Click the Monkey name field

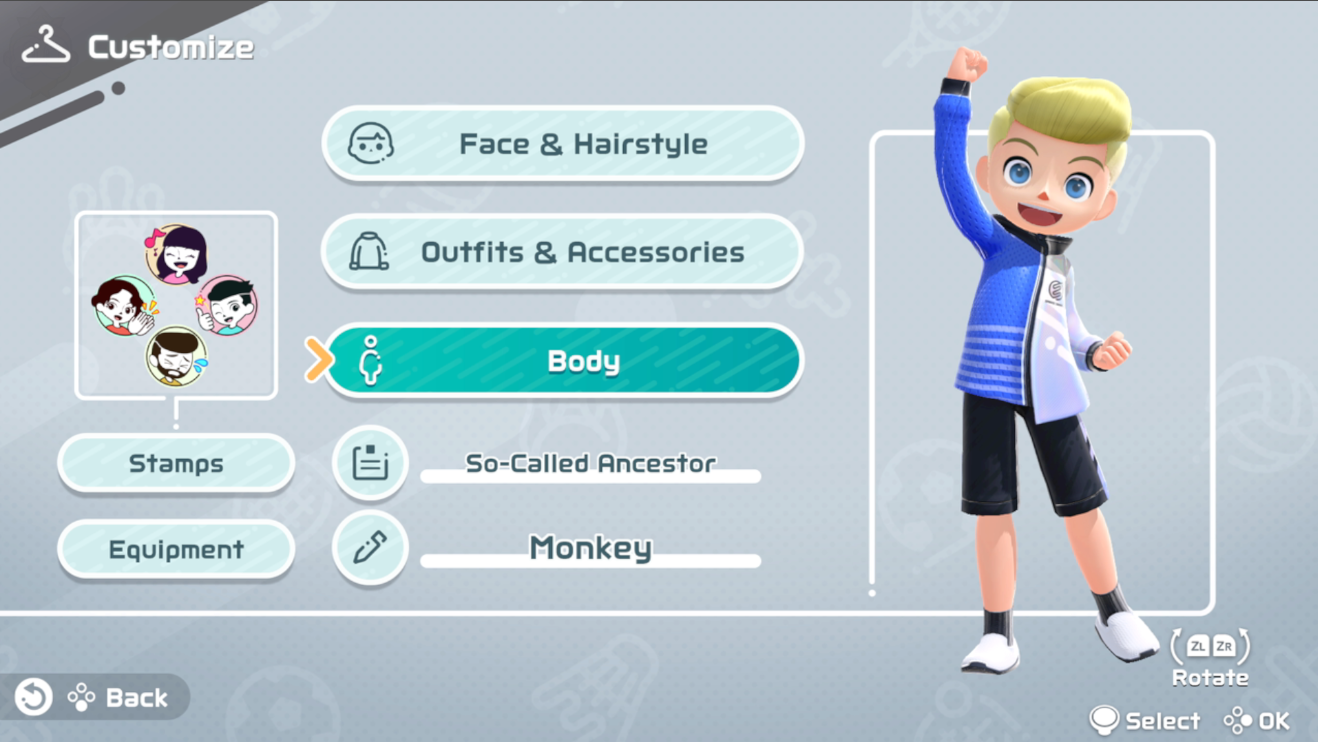tap(590, 549)
